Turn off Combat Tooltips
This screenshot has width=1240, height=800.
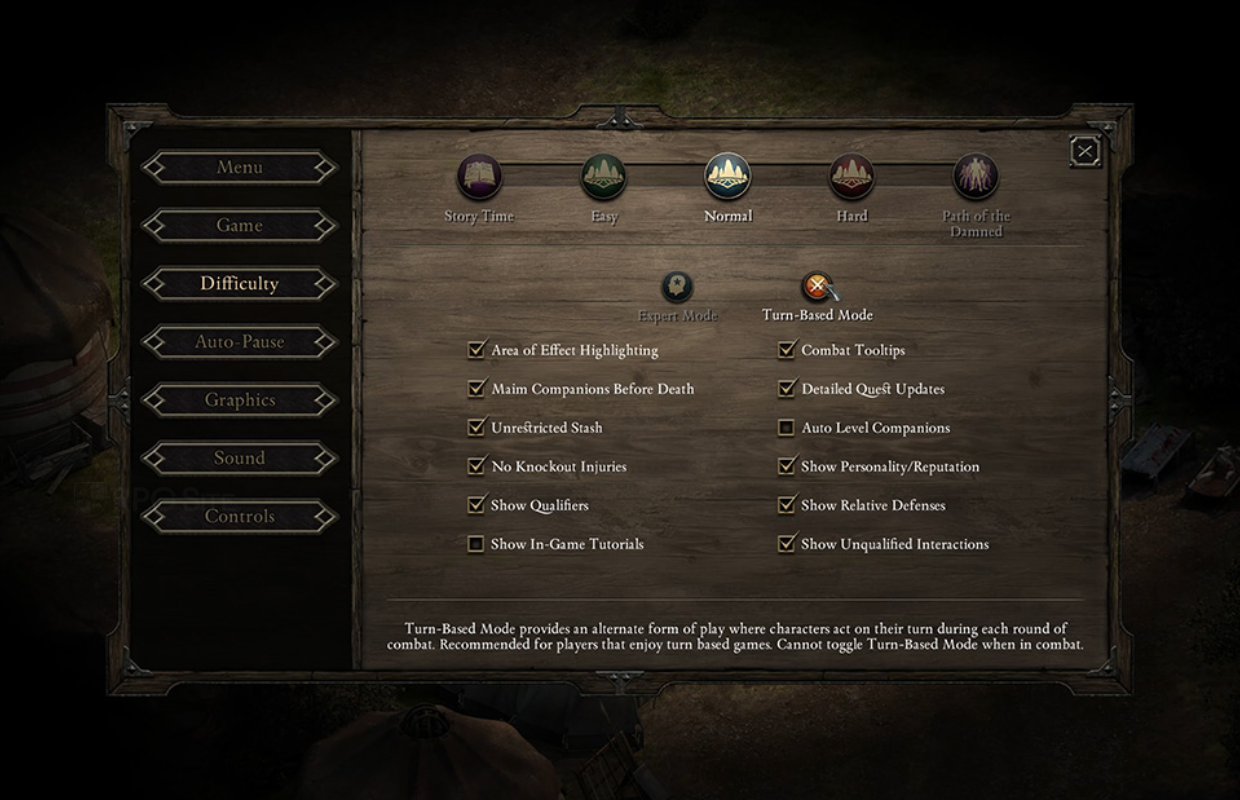point(786,350)
